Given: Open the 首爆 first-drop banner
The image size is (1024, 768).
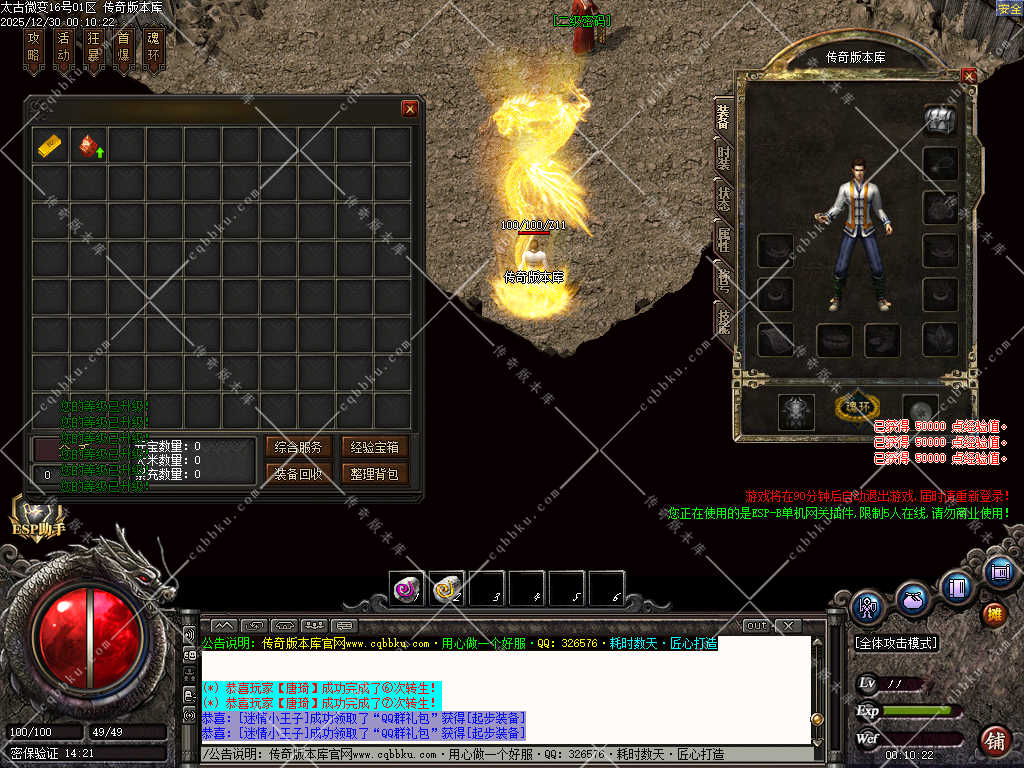Looking at the screenshot, I should point(123,48).
